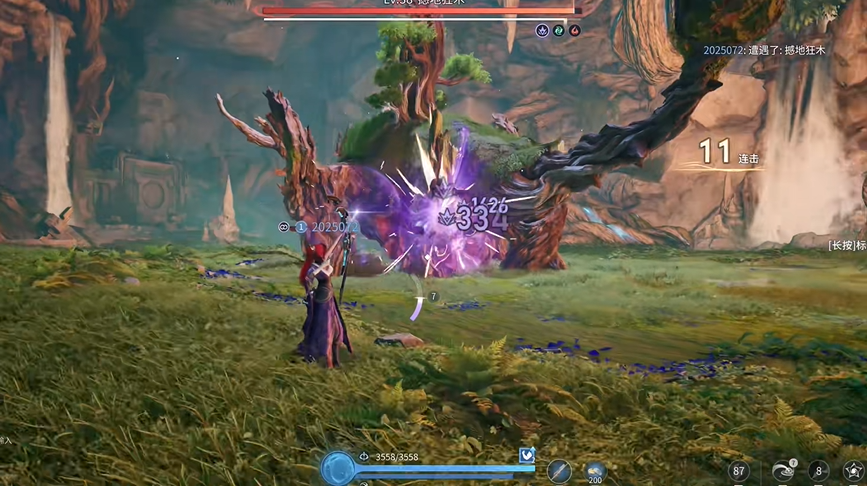The image size is (867, 486).
Task: Inspect the boss's purple status effect icon
Action: click(x=542, y=31)
